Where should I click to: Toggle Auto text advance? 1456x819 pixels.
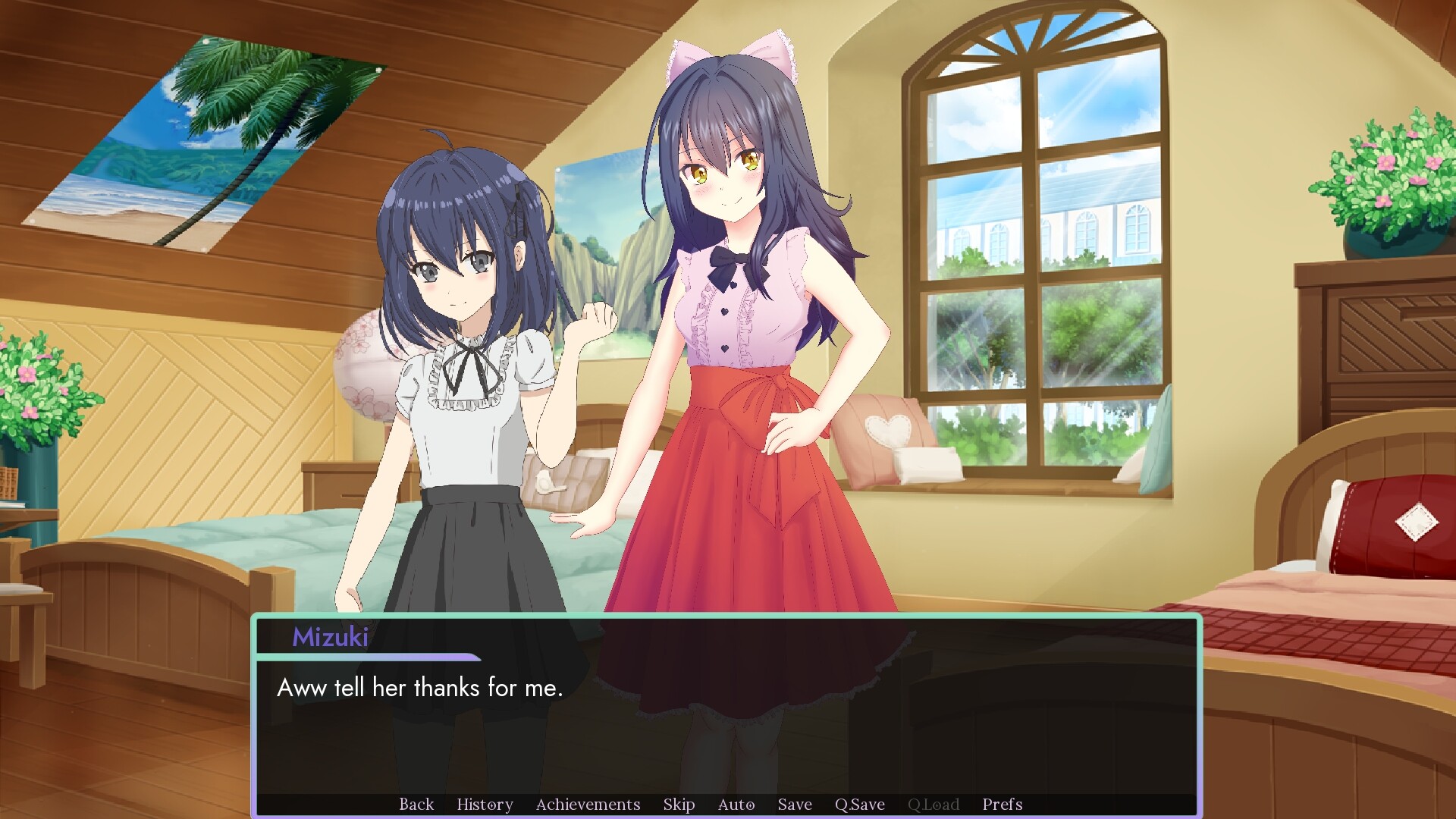pyautogui.click(x=736, y=804)
